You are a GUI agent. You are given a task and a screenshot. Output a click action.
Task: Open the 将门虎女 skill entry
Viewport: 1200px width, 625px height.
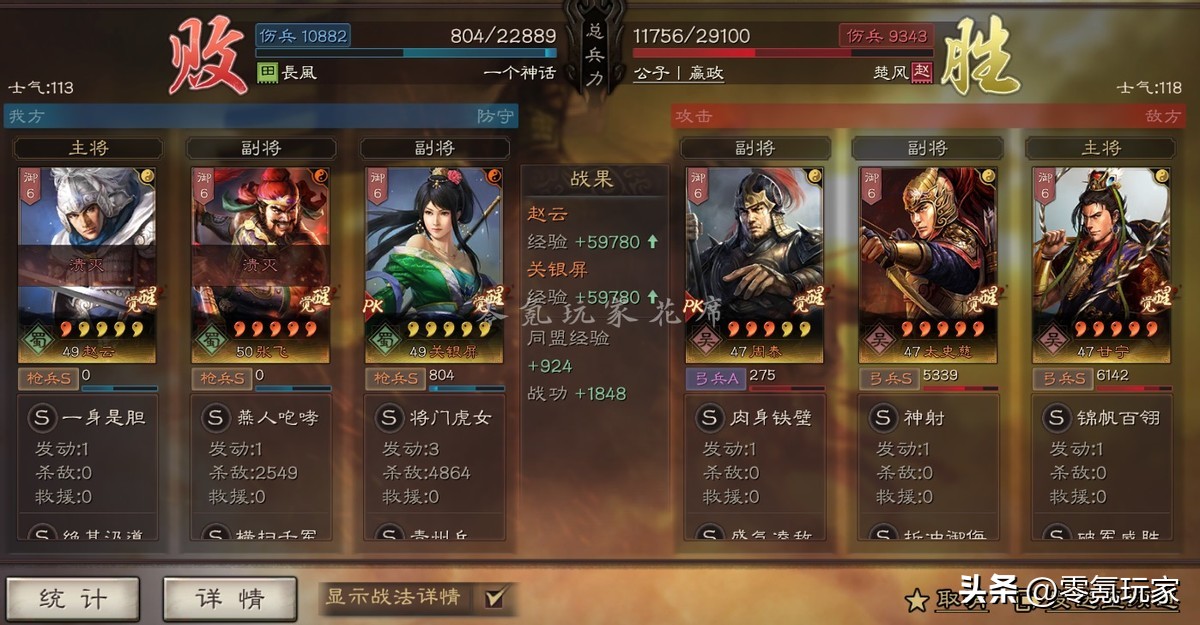pyautogui.click(x=435, y=417)
